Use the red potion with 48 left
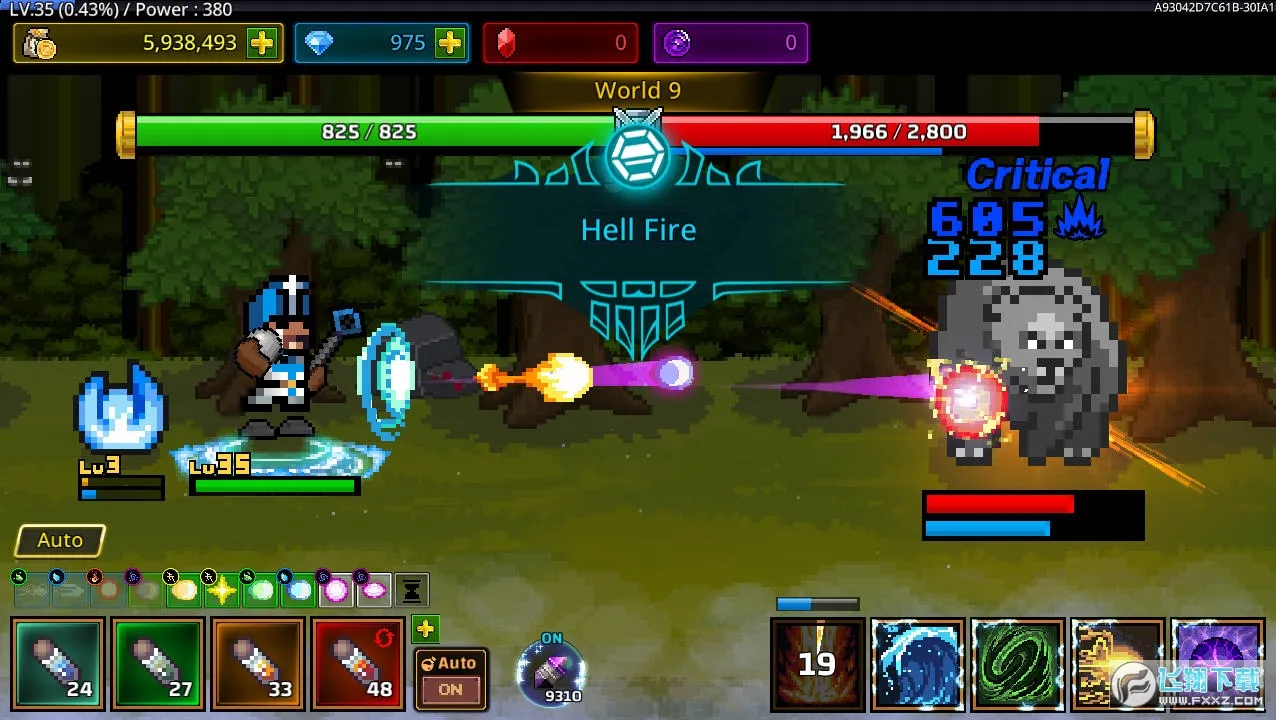1276x720 pixels. click(358, 663)
